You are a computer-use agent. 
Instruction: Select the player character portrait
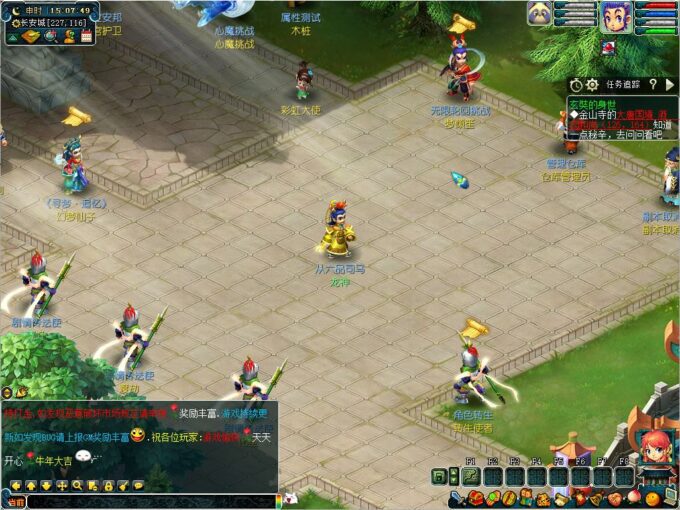pos(613,15)
